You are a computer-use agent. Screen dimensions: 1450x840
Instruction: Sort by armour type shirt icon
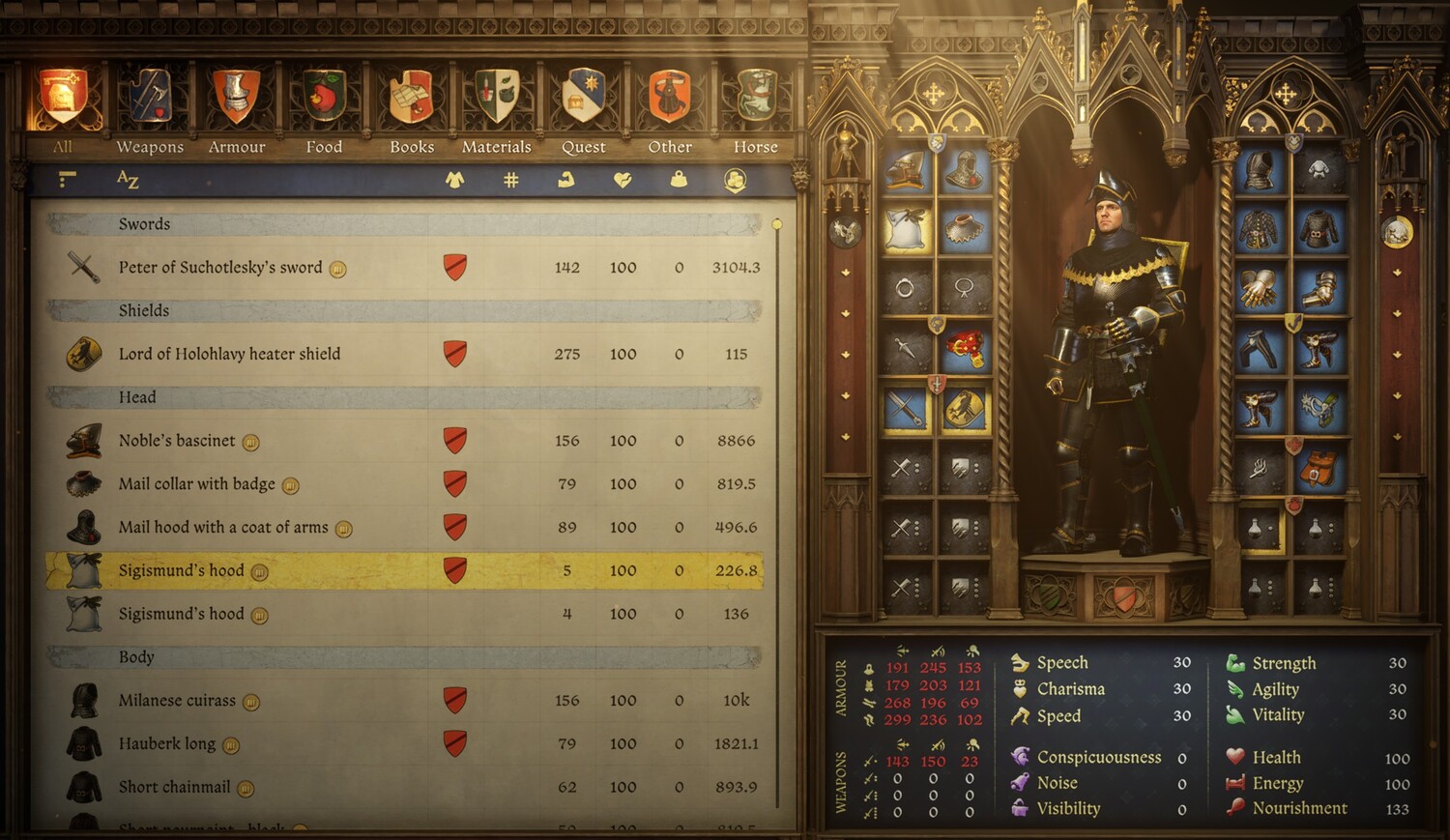click(x=453, y=180)
